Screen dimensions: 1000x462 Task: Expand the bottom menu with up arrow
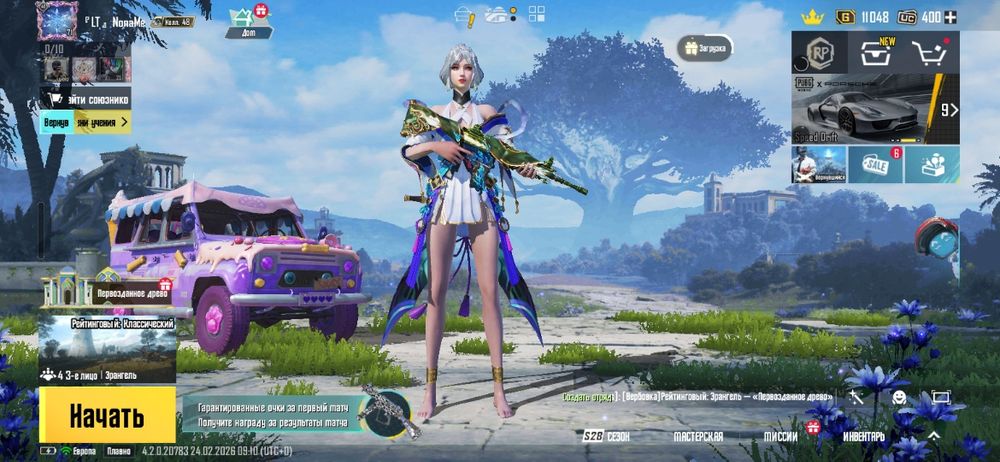coord(933,437)
